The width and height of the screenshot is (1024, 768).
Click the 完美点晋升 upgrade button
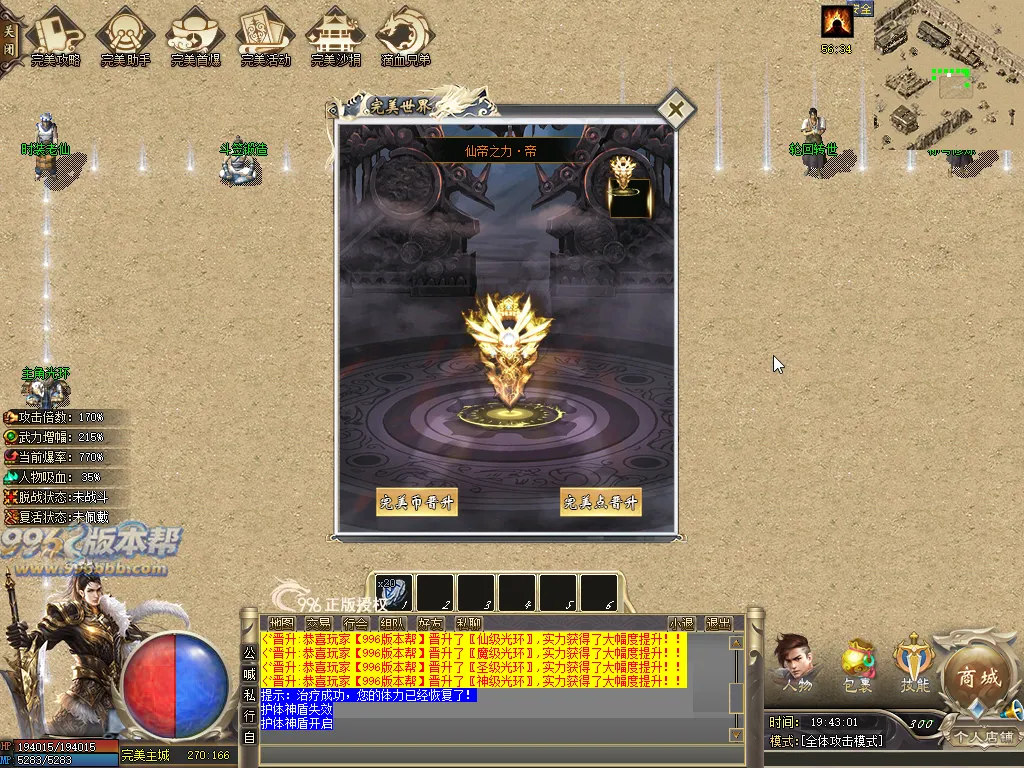click(x=600, y=502)
